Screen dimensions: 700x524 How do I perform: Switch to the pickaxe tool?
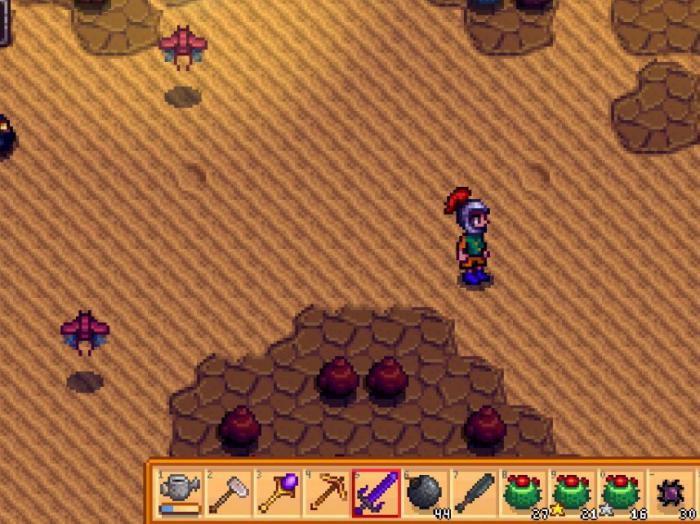click(327, 492)
